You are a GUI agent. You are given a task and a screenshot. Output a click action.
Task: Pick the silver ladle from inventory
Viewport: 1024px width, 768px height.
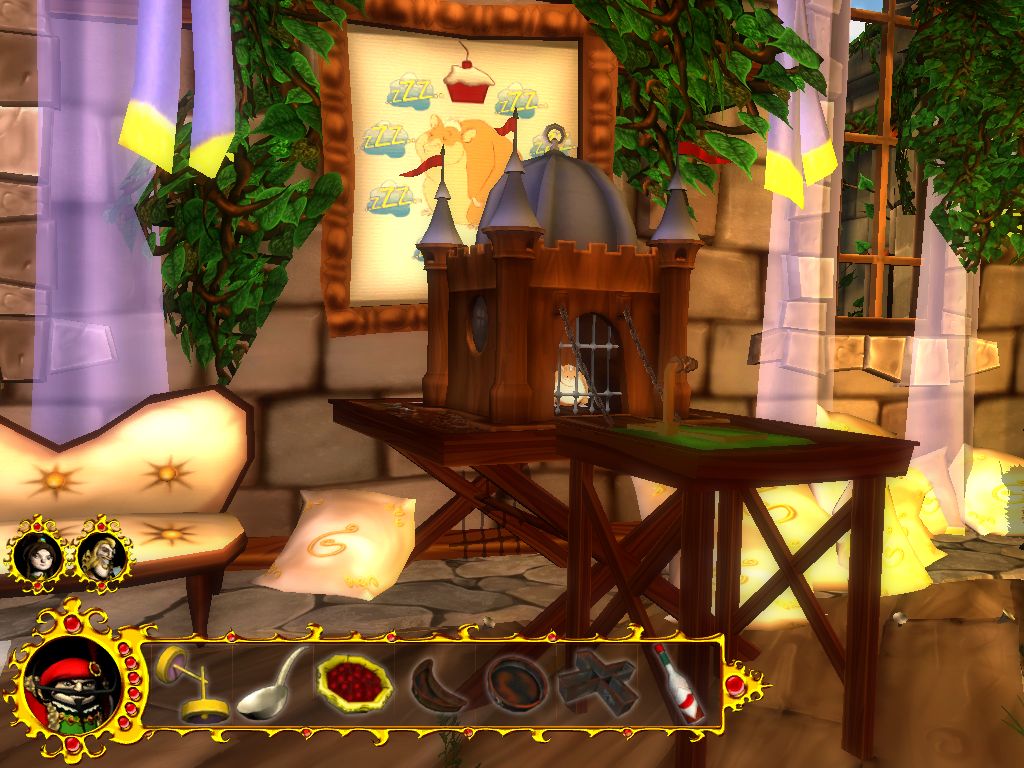(271, 684)
